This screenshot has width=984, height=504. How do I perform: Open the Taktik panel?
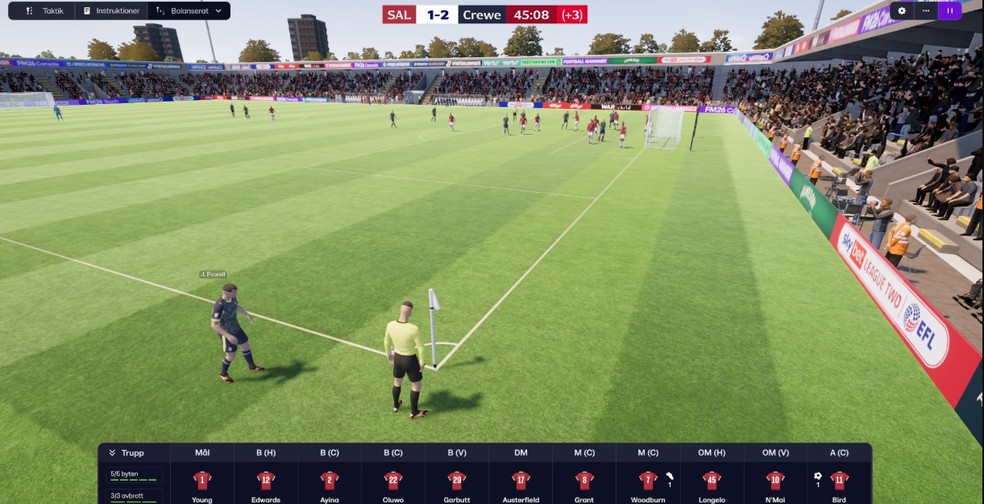(x=46, y=11)
